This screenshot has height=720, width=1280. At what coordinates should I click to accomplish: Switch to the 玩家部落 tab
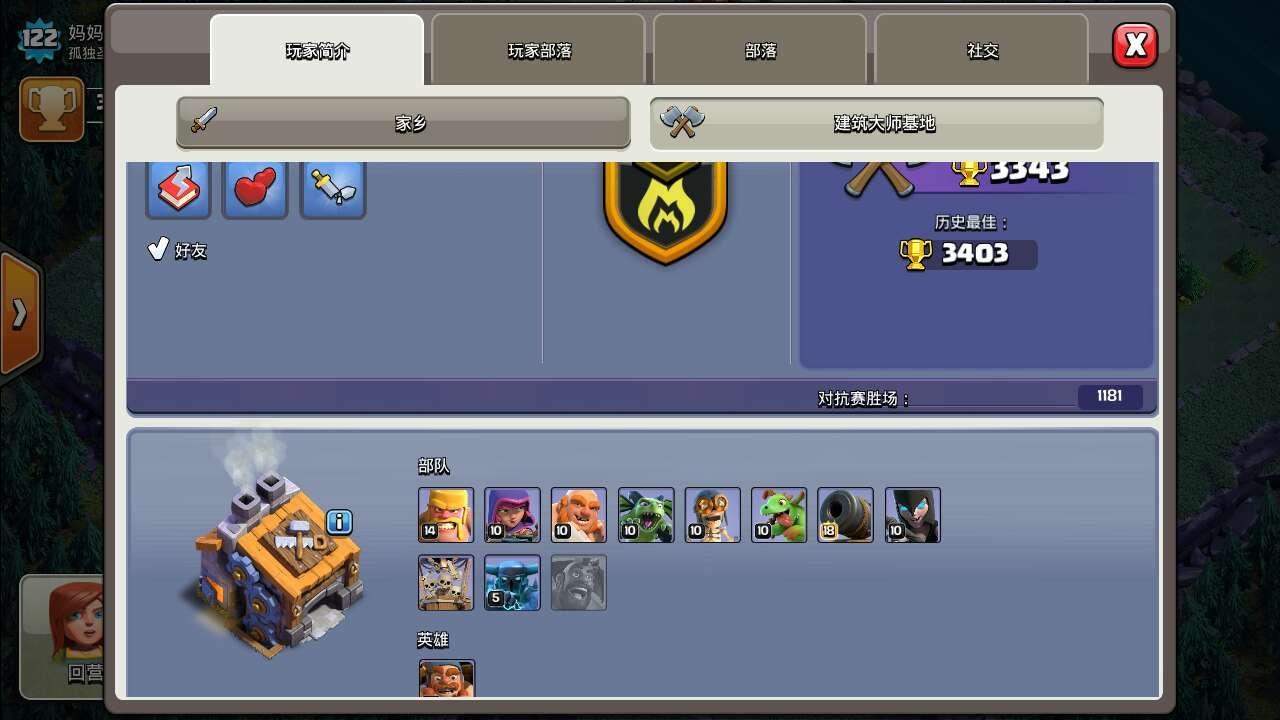coord(538,51)
